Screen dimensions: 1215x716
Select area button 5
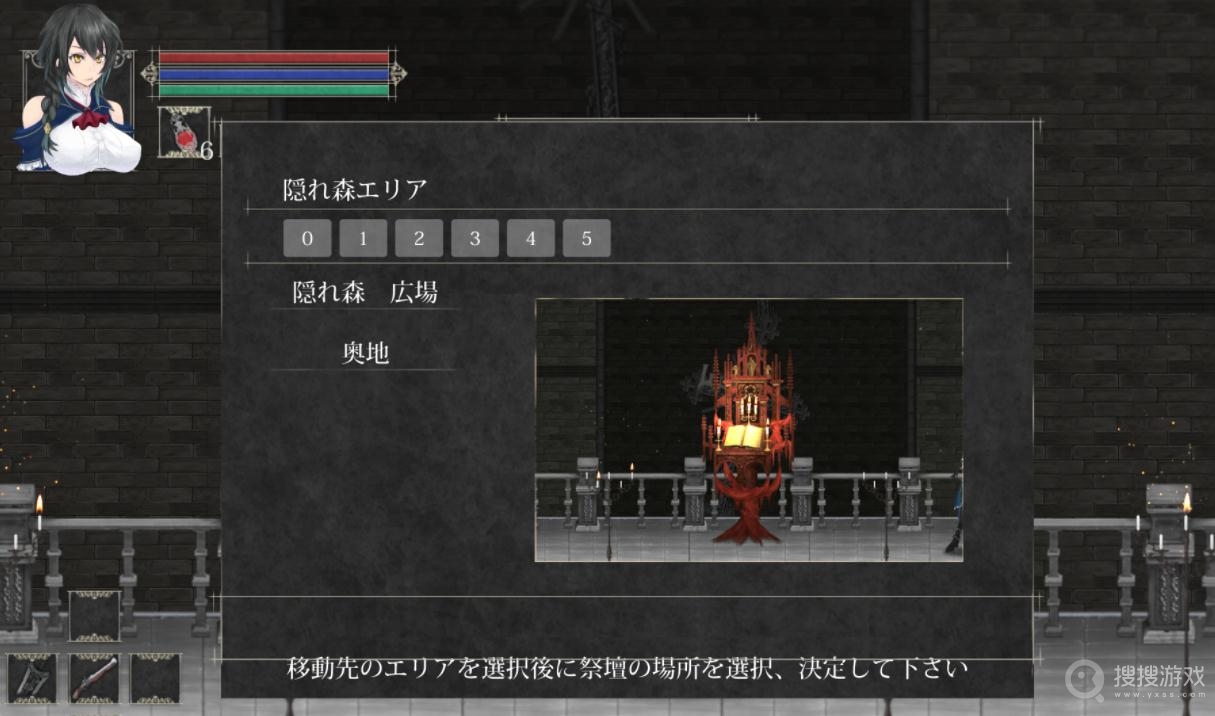(x=587, y=239)
